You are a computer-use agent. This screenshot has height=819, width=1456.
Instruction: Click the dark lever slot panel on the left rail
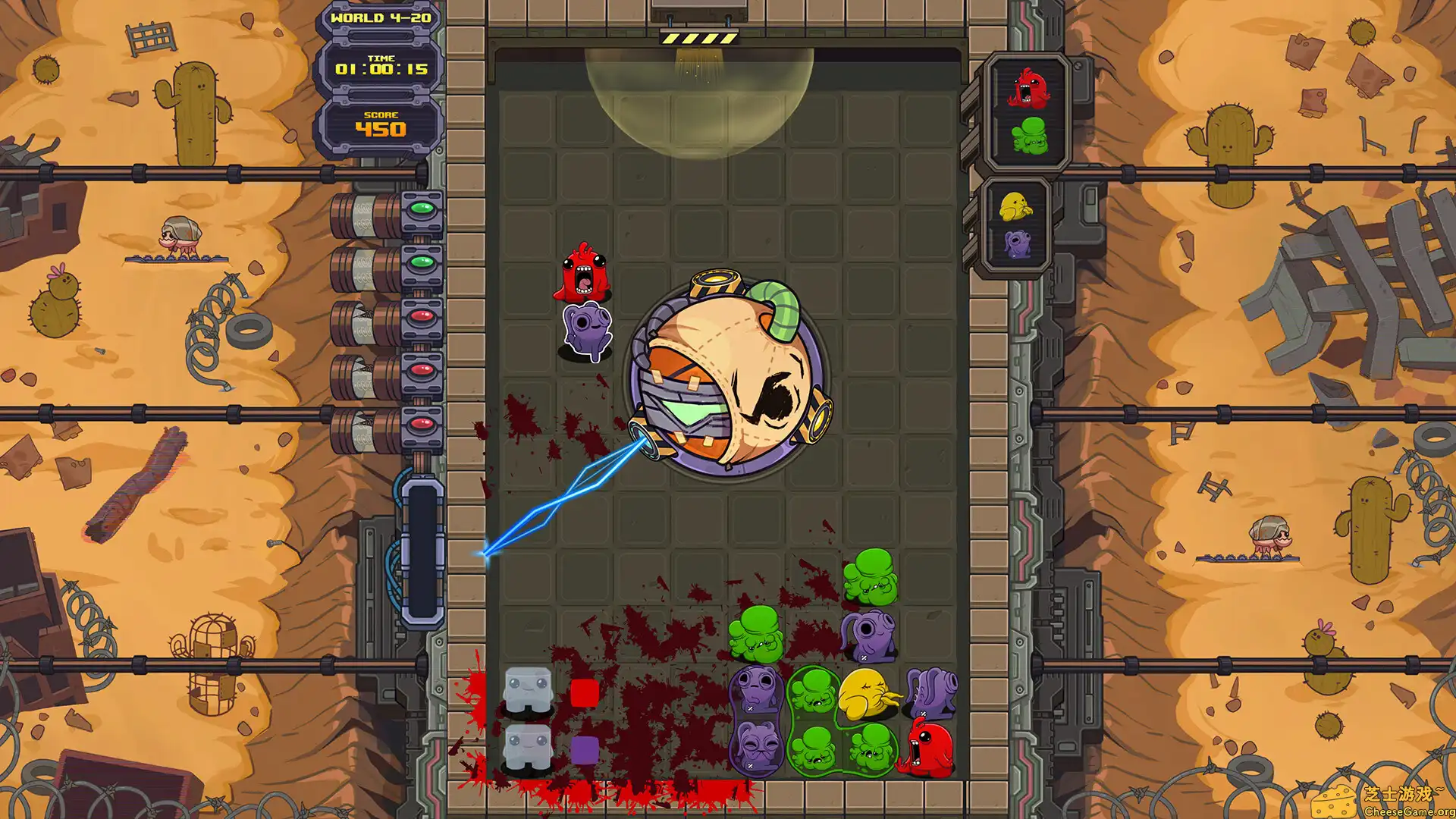pos(422,554)
